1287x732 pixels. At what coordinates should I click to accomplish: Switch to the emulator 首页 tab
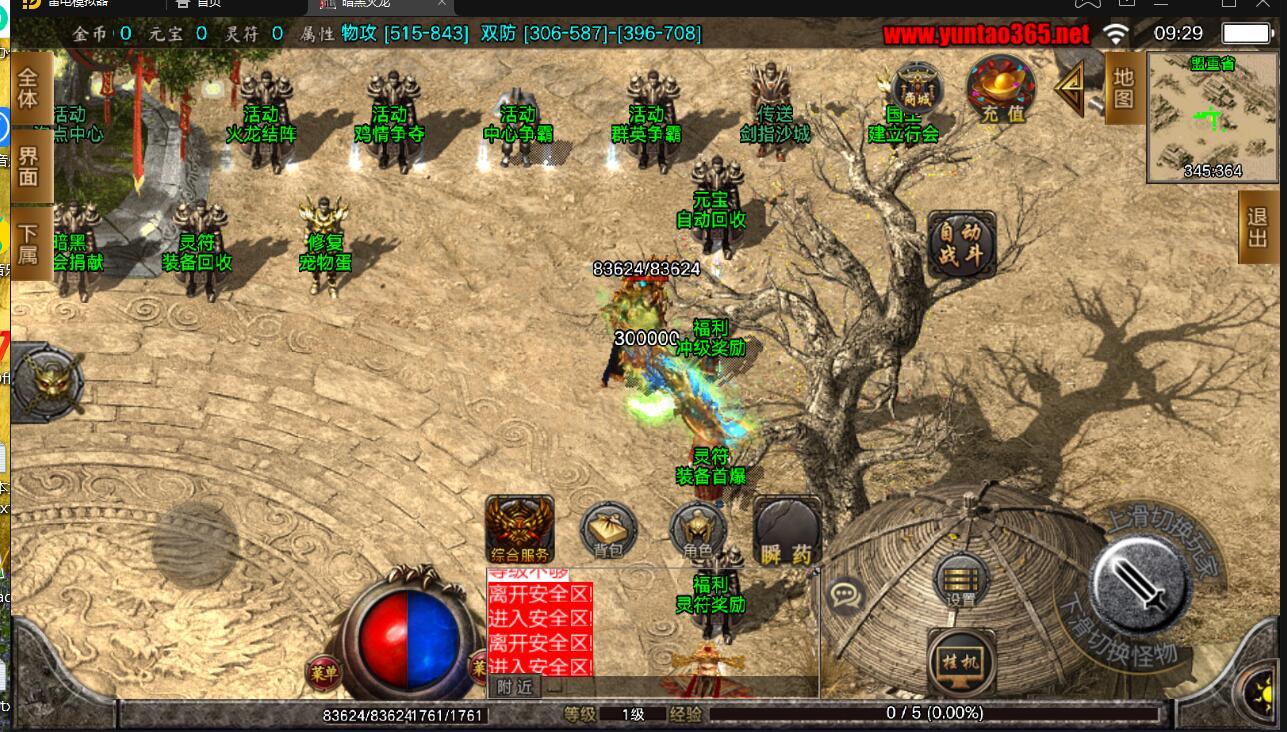coord(200,4)
